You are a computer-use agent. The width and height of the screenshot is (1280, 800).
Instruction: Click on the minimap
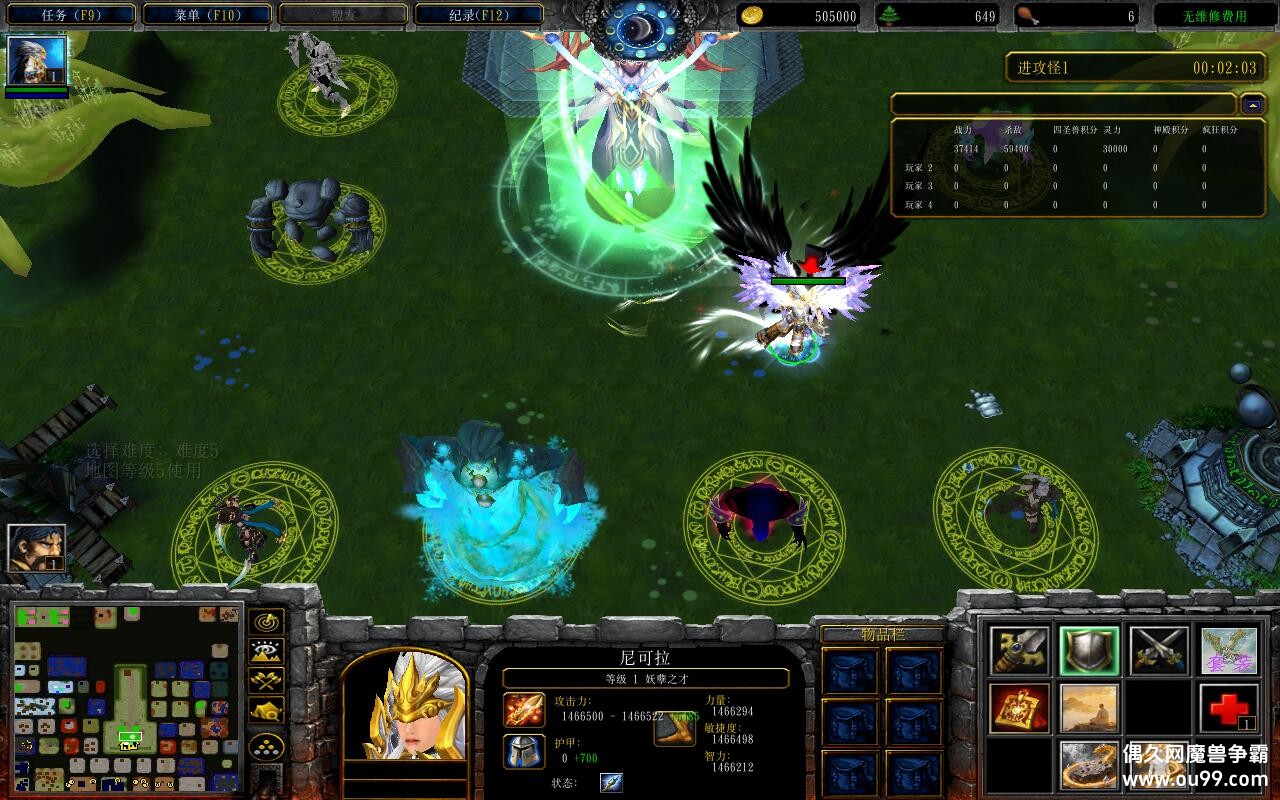tap(127, 697)
